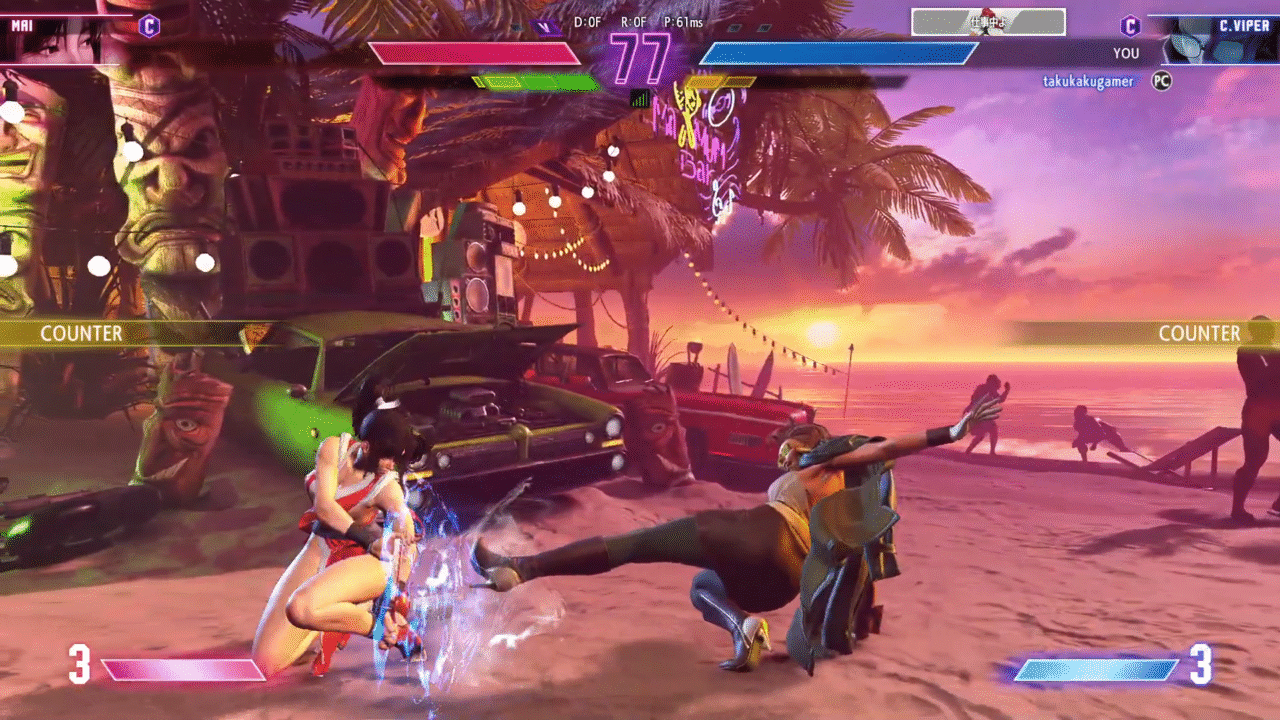Select the control type icon beside C.Viper
Image resolution: width=1280 pixels, height=720 pixels.
tap(1130, 26)
